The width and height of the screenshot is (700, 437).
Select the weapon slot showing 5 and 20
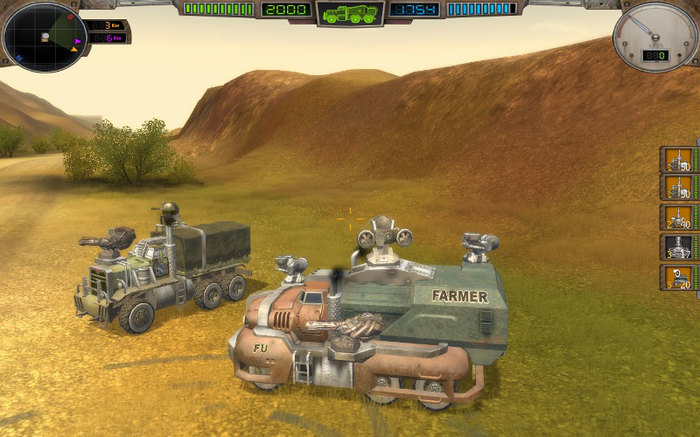[x=678, y=277]
